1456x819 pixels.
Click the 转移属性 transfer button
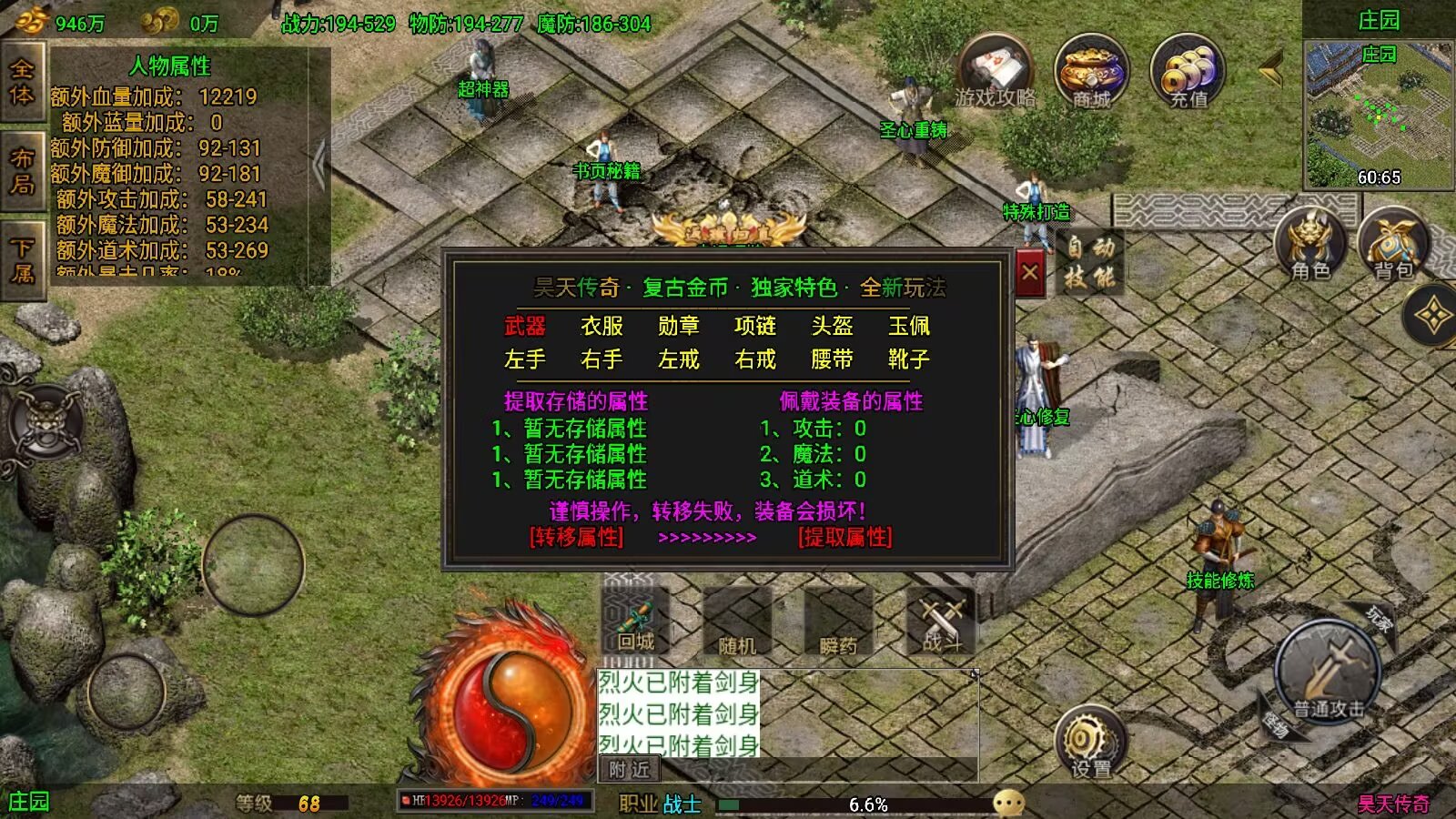[x=577, y=537]
